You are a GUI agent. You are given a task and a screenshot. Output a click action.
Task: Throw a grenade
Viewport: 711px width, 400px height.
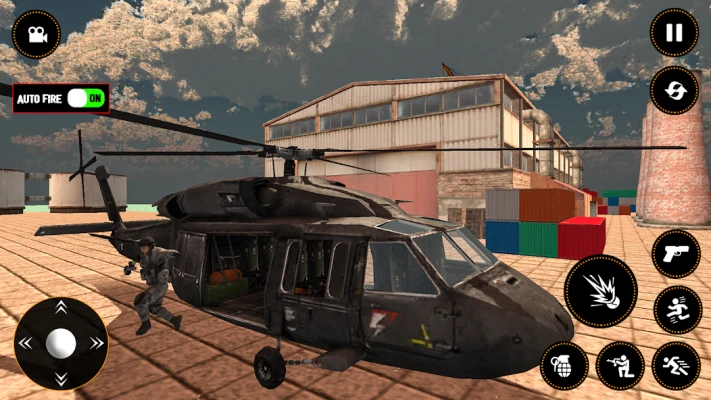click(x=564, y=365)
